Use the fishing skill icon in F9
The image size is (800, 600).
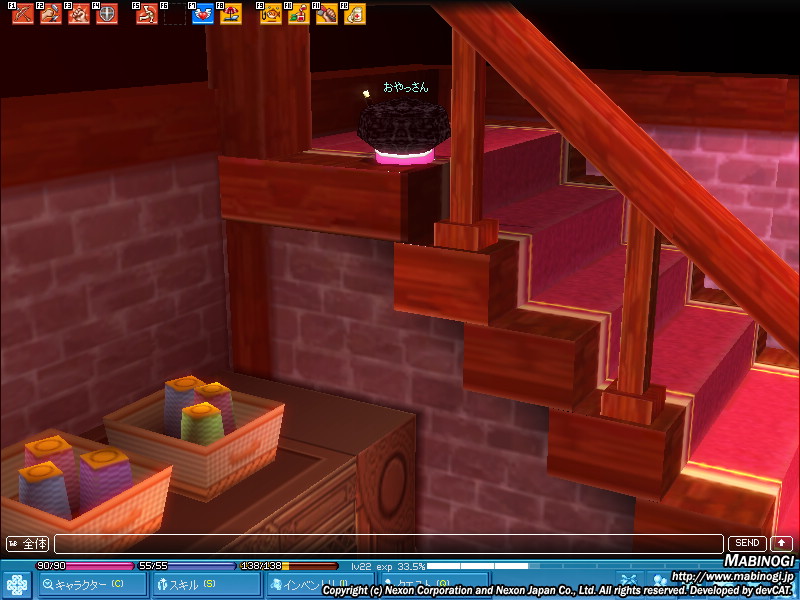tap(270, 15)
